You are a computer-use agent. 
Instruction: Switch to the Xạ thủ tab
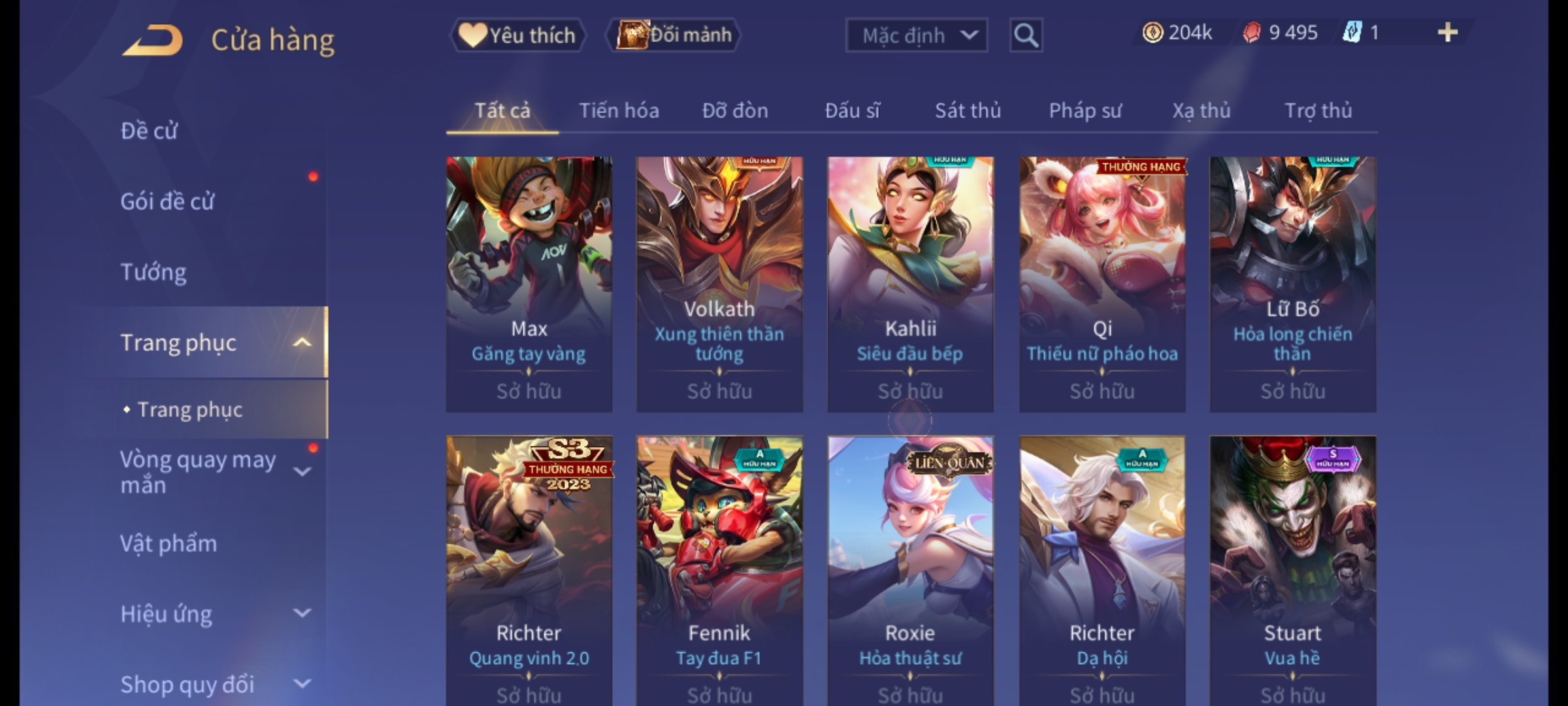[1201, 110]
